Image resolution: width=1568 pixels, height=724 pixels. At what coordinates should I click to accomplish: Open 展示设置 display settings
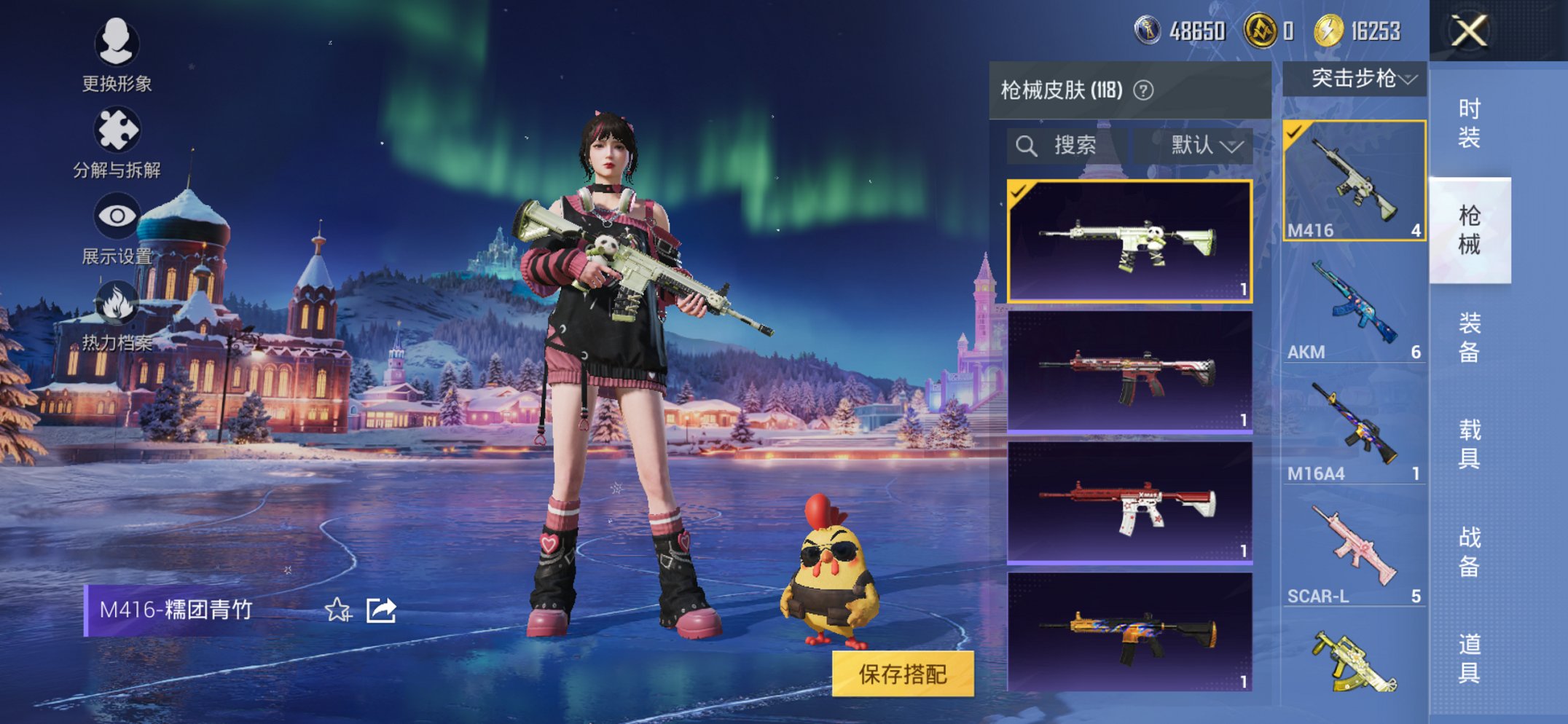[117, 214]
